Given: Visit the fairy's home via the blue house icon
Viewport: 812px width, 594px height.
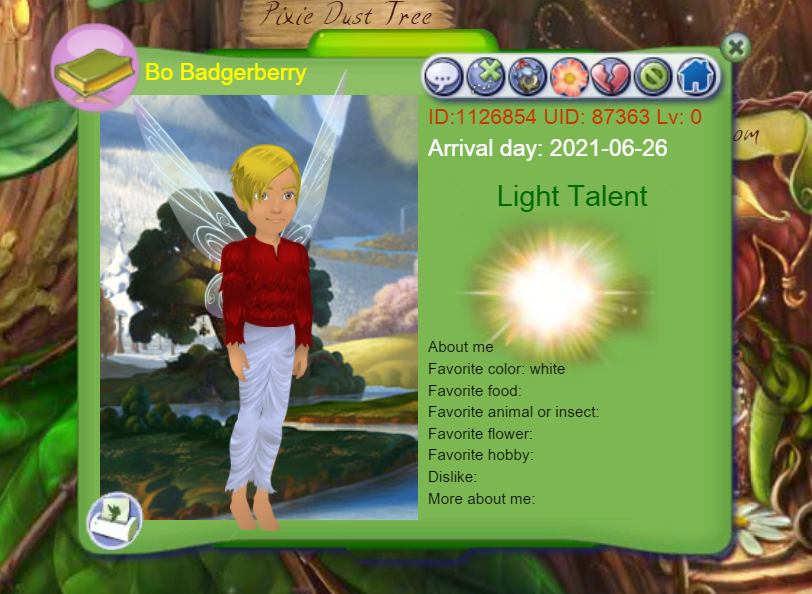Looking at the screenshot, I should (x=696, y=77).
